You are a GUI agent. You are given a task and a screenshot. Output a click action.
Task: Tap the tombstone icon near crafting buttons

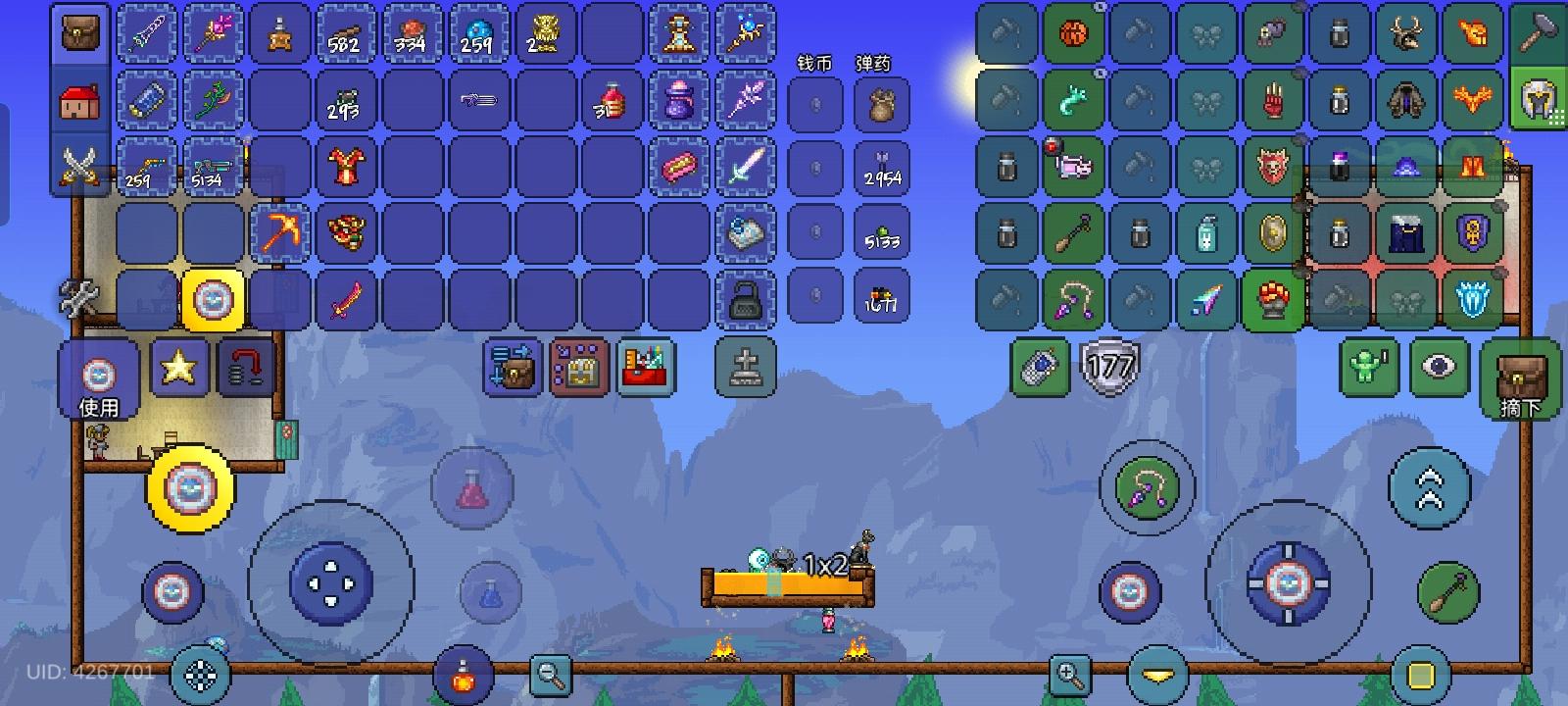coord(745,368)
